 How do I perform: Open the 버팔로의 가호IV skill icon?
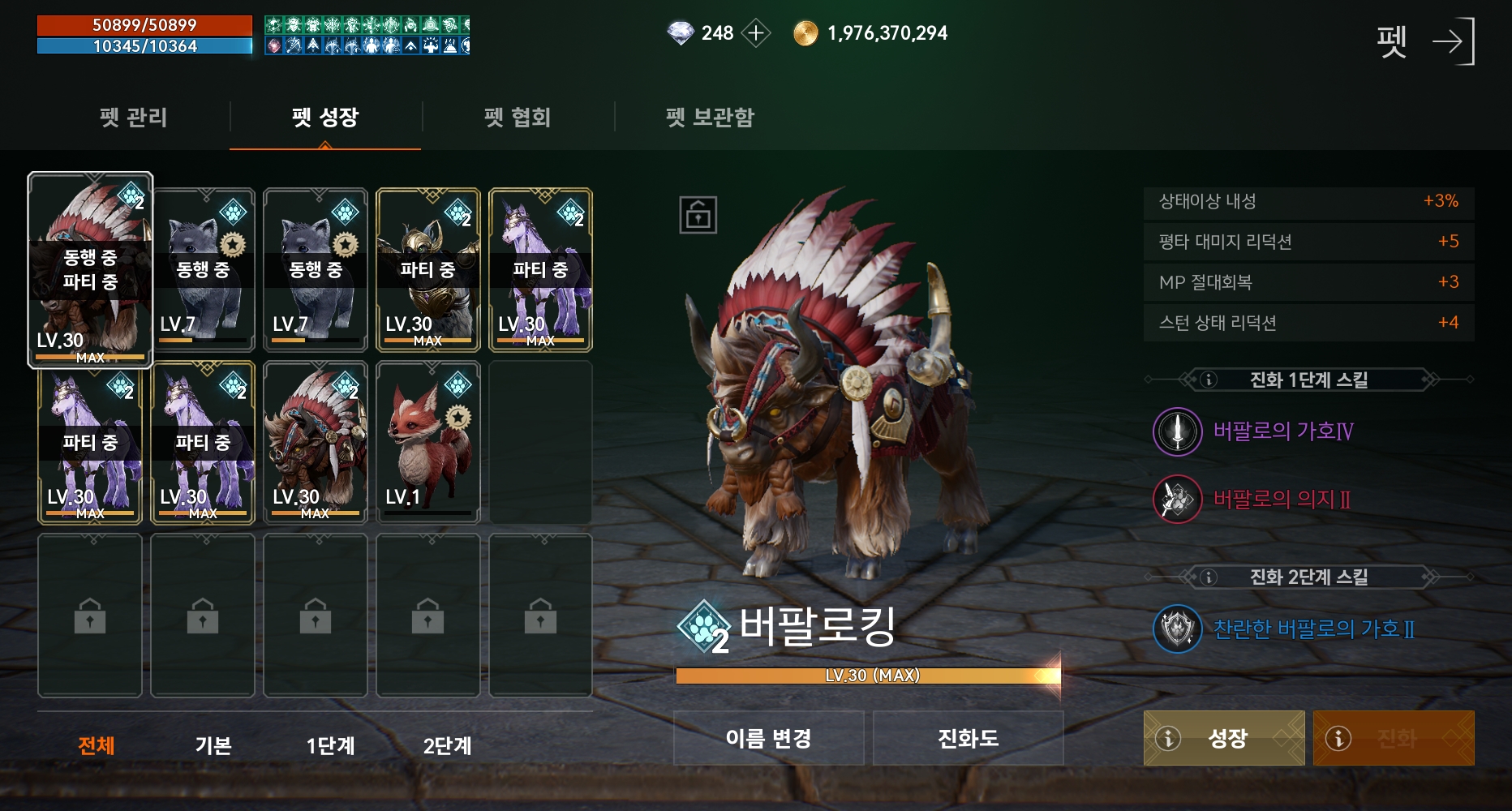point(1177,432)
